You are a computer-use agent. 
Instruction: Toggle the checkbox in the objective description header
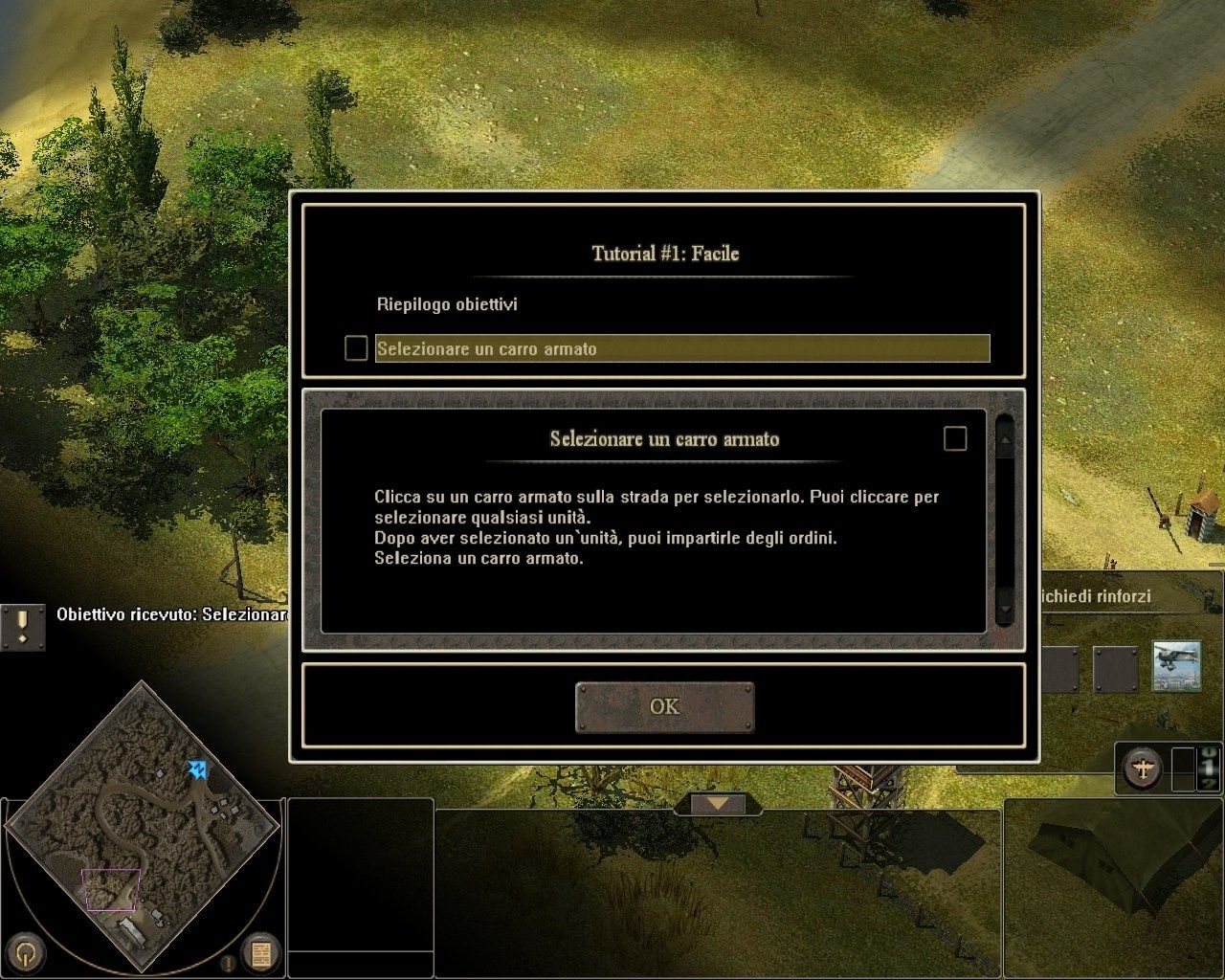tap(955, 438)
